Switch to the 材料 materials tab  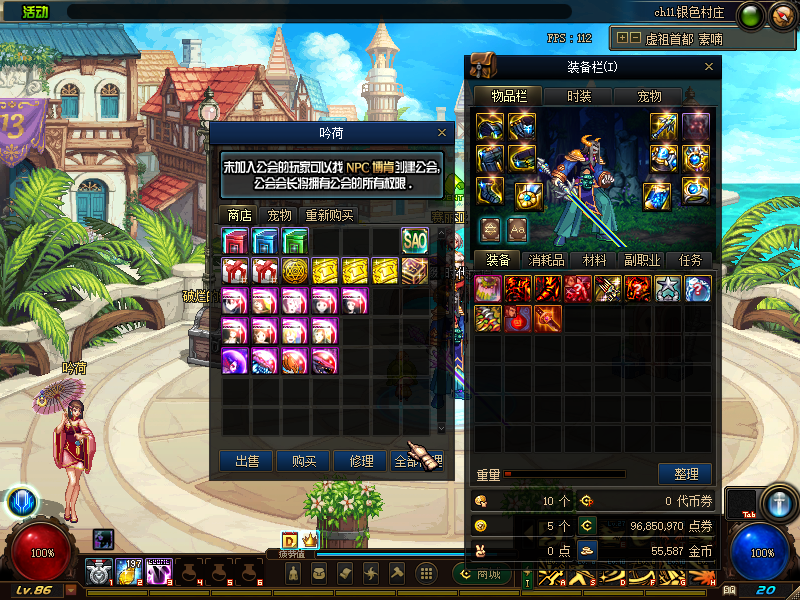tap(594, 260)
